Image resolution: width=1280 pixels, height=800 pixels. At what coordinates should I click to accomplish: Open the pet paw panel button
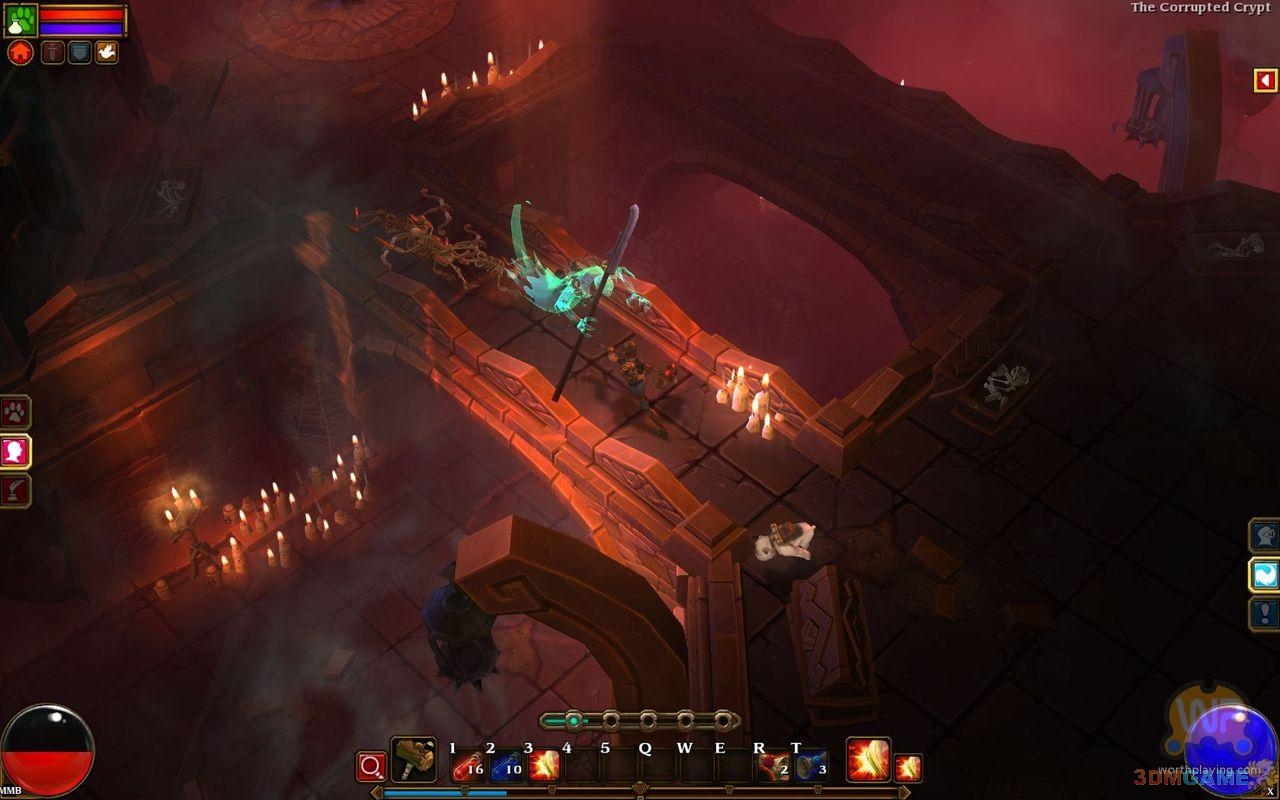15,412
